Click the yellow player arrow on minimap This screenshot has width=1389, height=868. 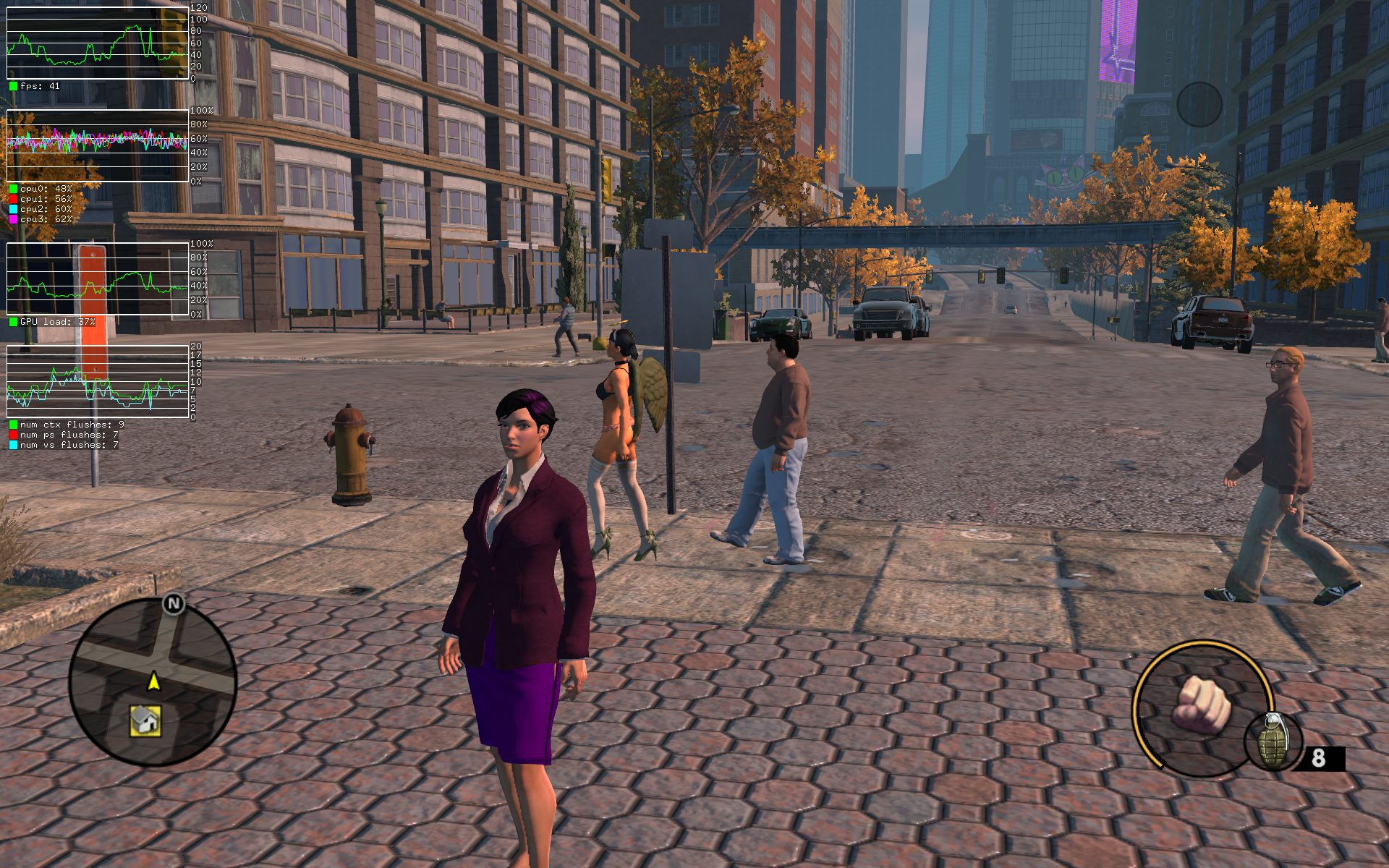coord(153,681)
